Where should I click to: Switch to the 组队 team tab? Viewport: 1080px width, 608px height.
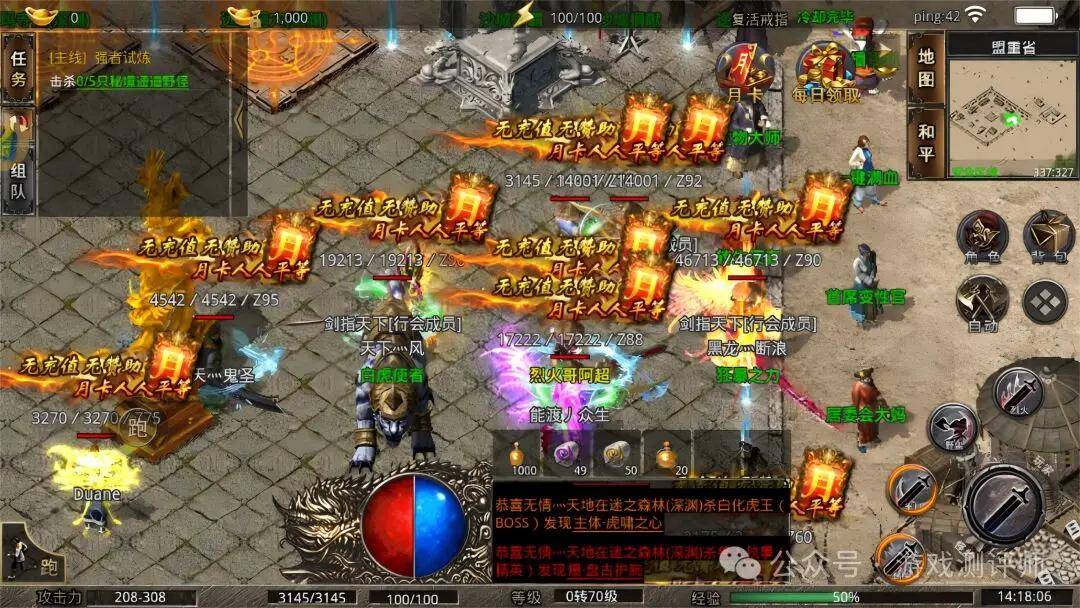click(x=17, y=182)
